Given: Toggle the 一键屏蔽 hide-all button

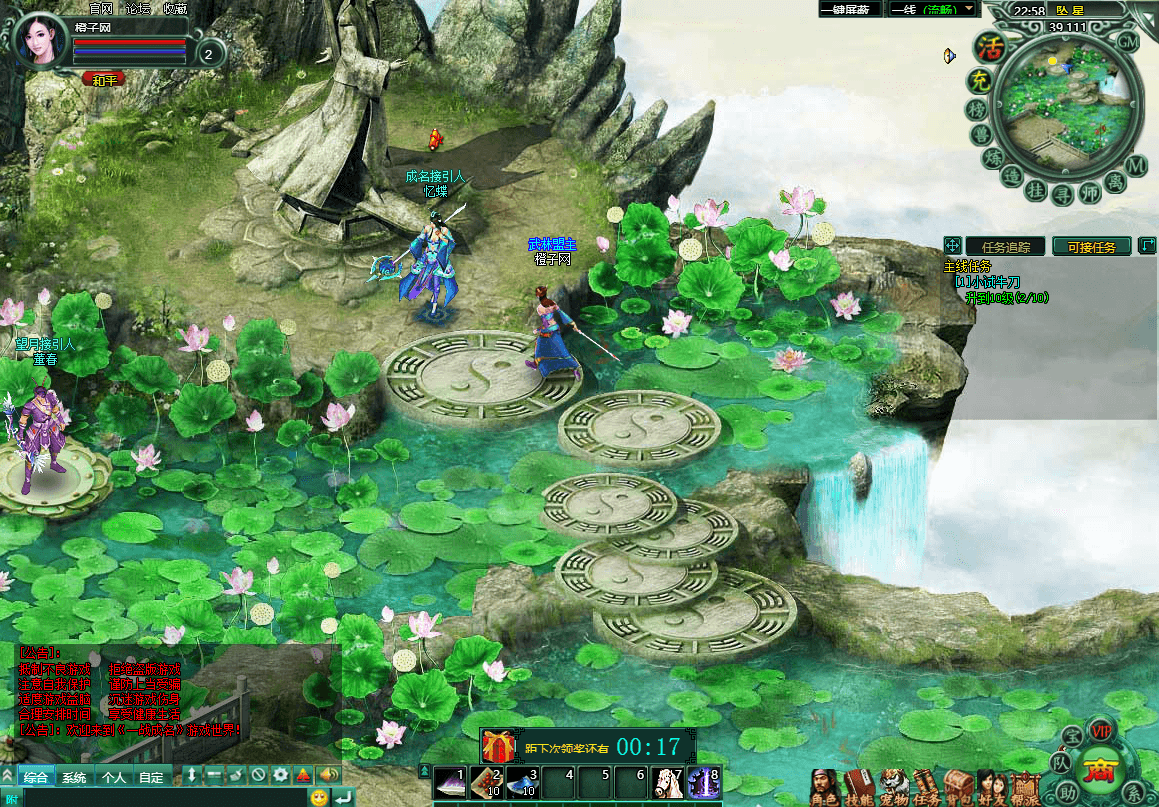Looking at the screenshot, I should tap(850, 9).
